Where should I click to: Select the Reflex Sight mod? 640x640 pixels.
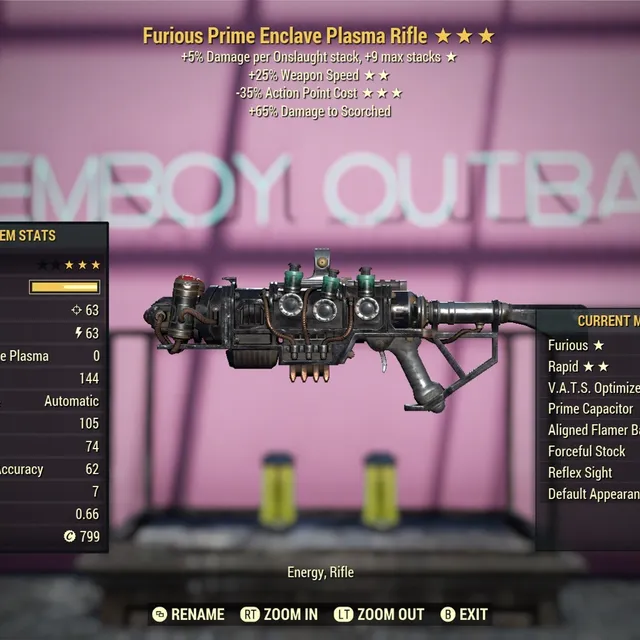(580, 472)
